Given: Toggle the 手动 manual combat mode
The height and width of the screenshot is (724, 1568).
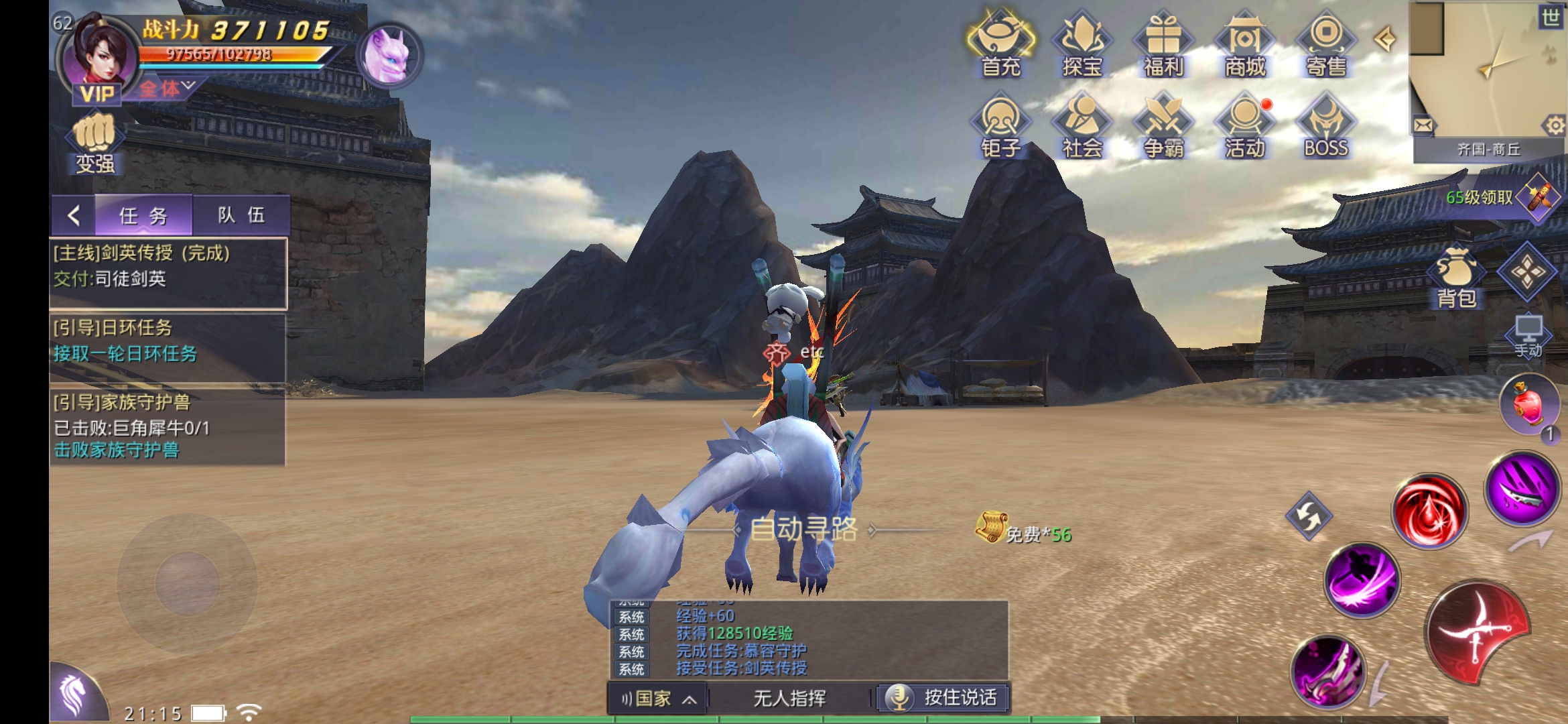Looking at the screenshot, I should click(x=1528, y=335).
